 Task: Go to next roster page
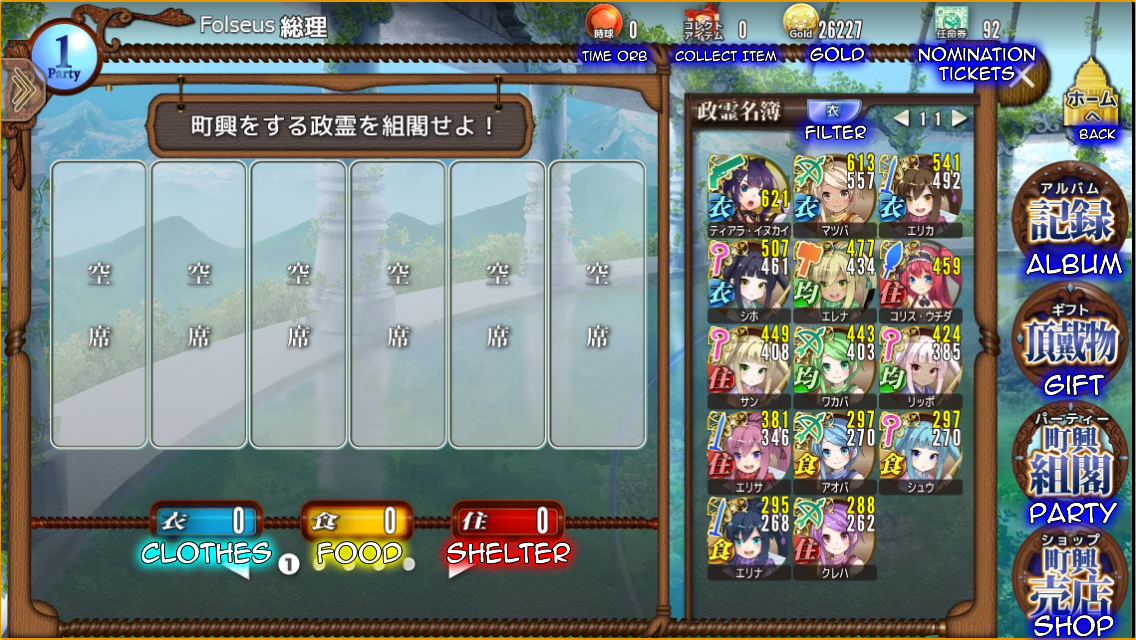pos(960,119)
